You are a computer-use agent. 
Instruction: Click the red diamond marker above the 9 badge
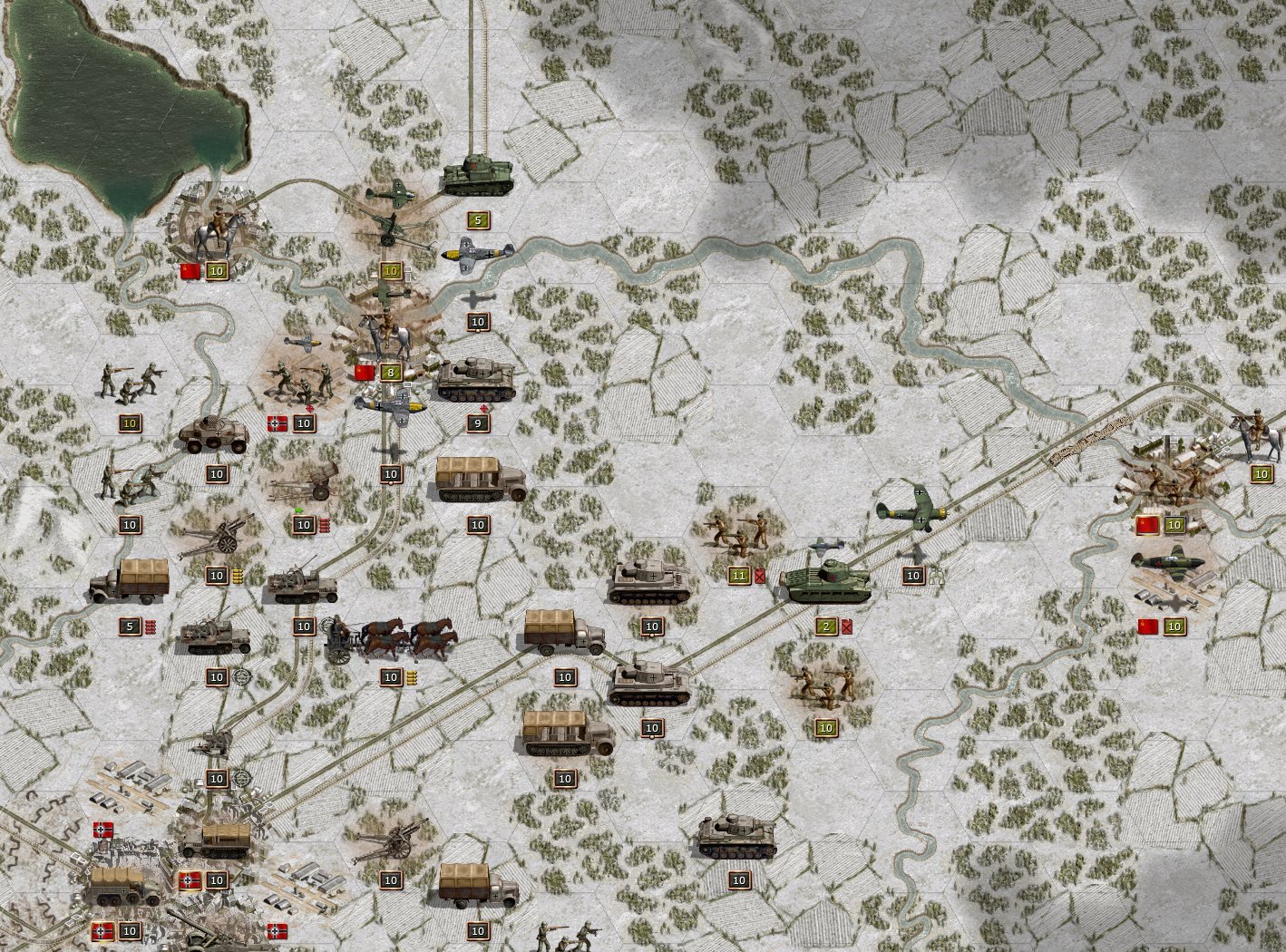point(483,408)
